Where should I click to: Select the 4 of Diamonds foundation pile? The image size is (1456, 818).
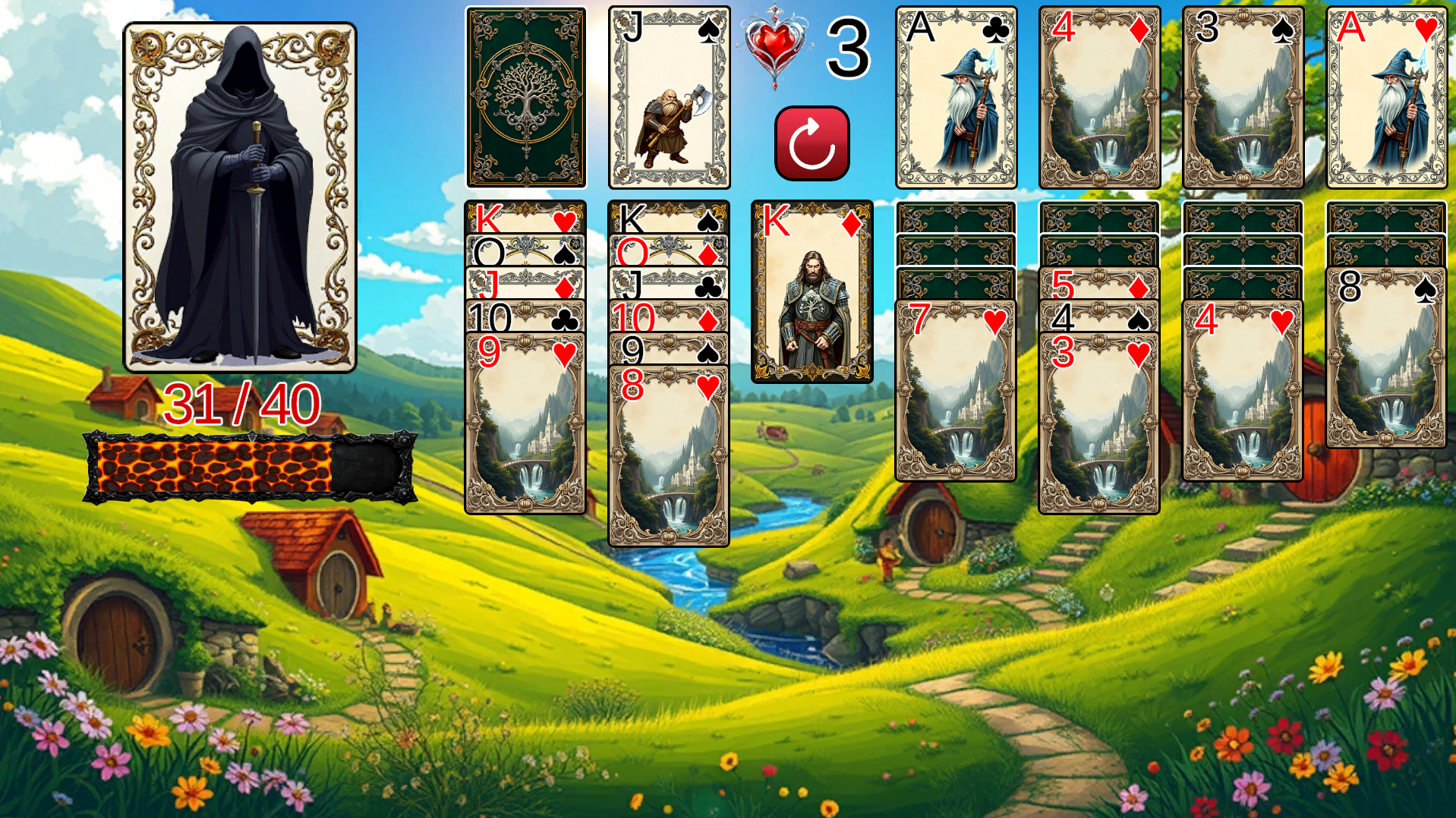(x=1097, y=96)
